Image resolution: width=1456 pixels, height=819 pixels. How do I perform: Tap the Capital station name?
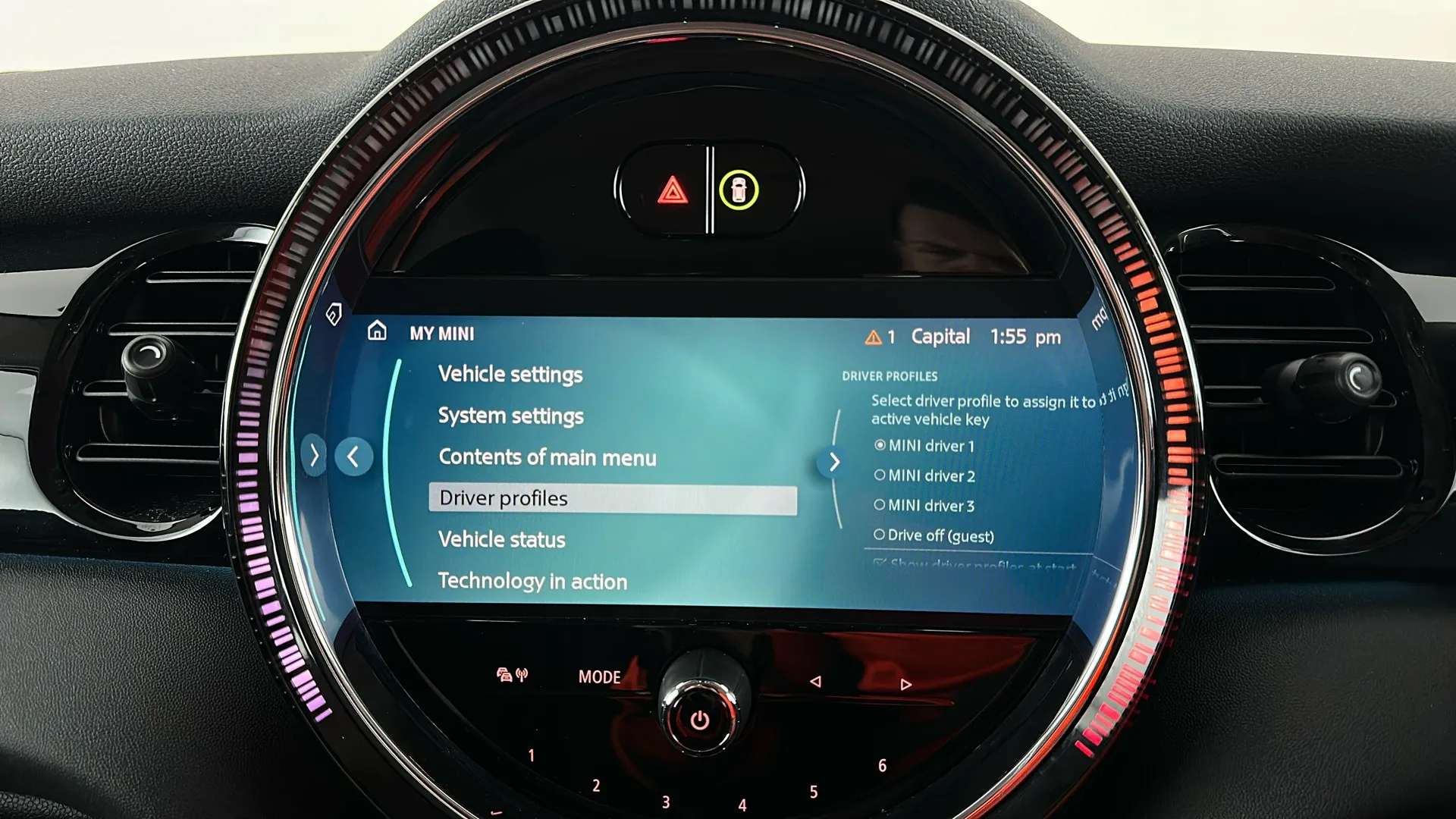941,337
